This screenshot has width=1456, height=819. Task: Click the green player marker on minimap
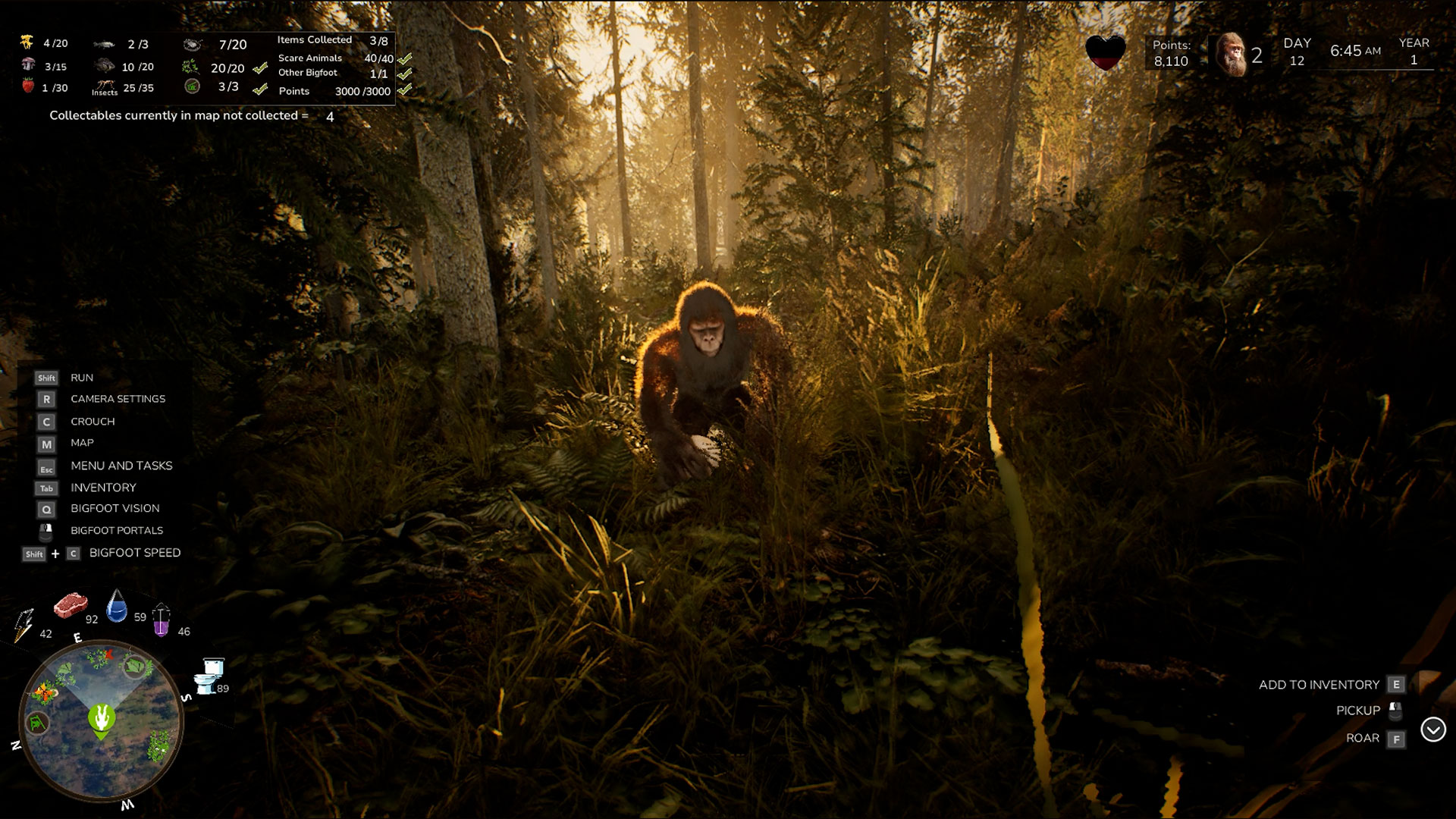(102, 719)
